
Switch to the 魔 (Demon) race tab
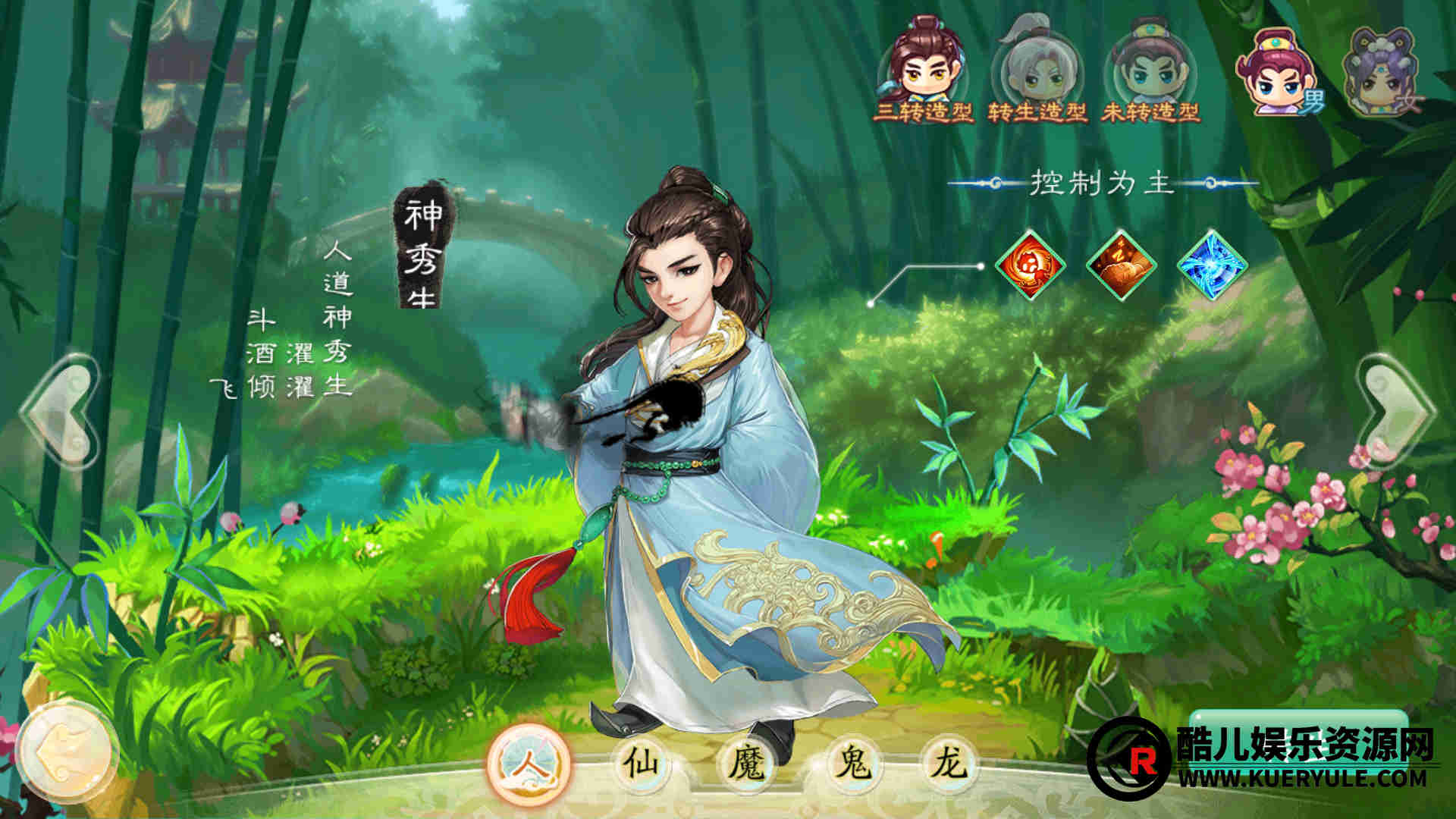pyautogui.click(x=747, y=762)
